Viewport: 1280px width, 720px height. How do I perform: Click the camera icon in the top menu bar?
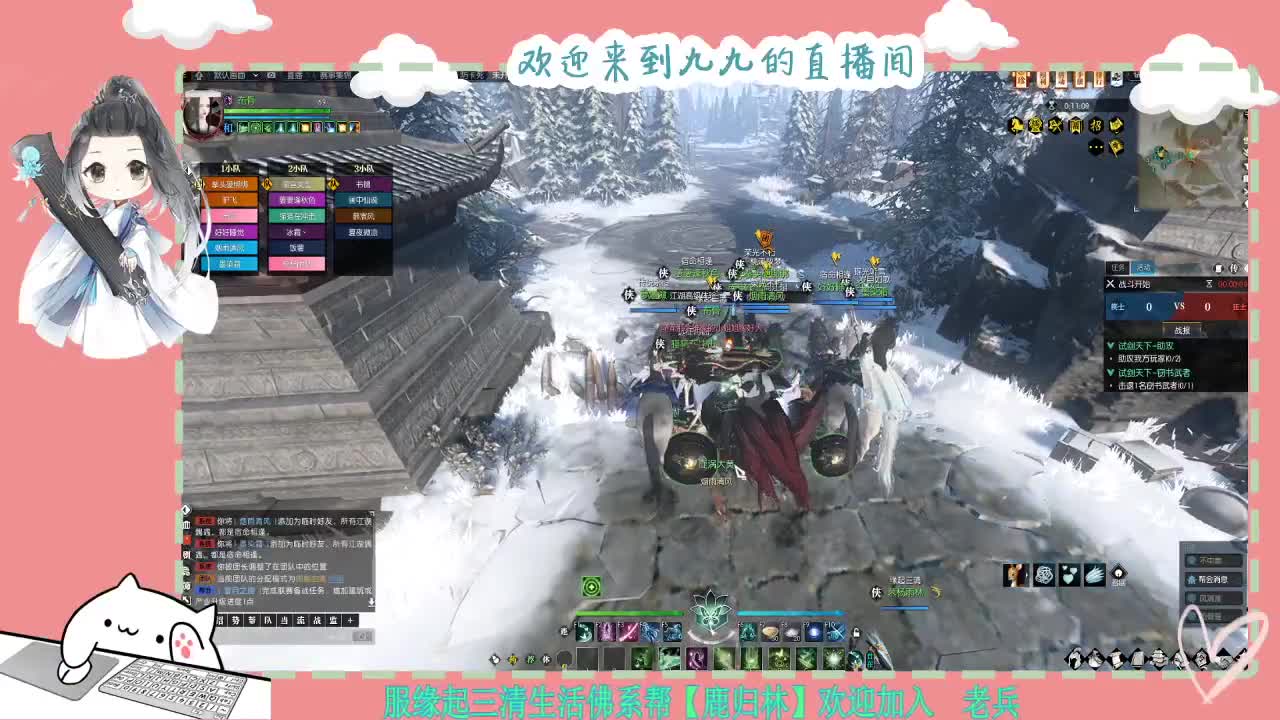pyautogui.click(x=271, y=75)
